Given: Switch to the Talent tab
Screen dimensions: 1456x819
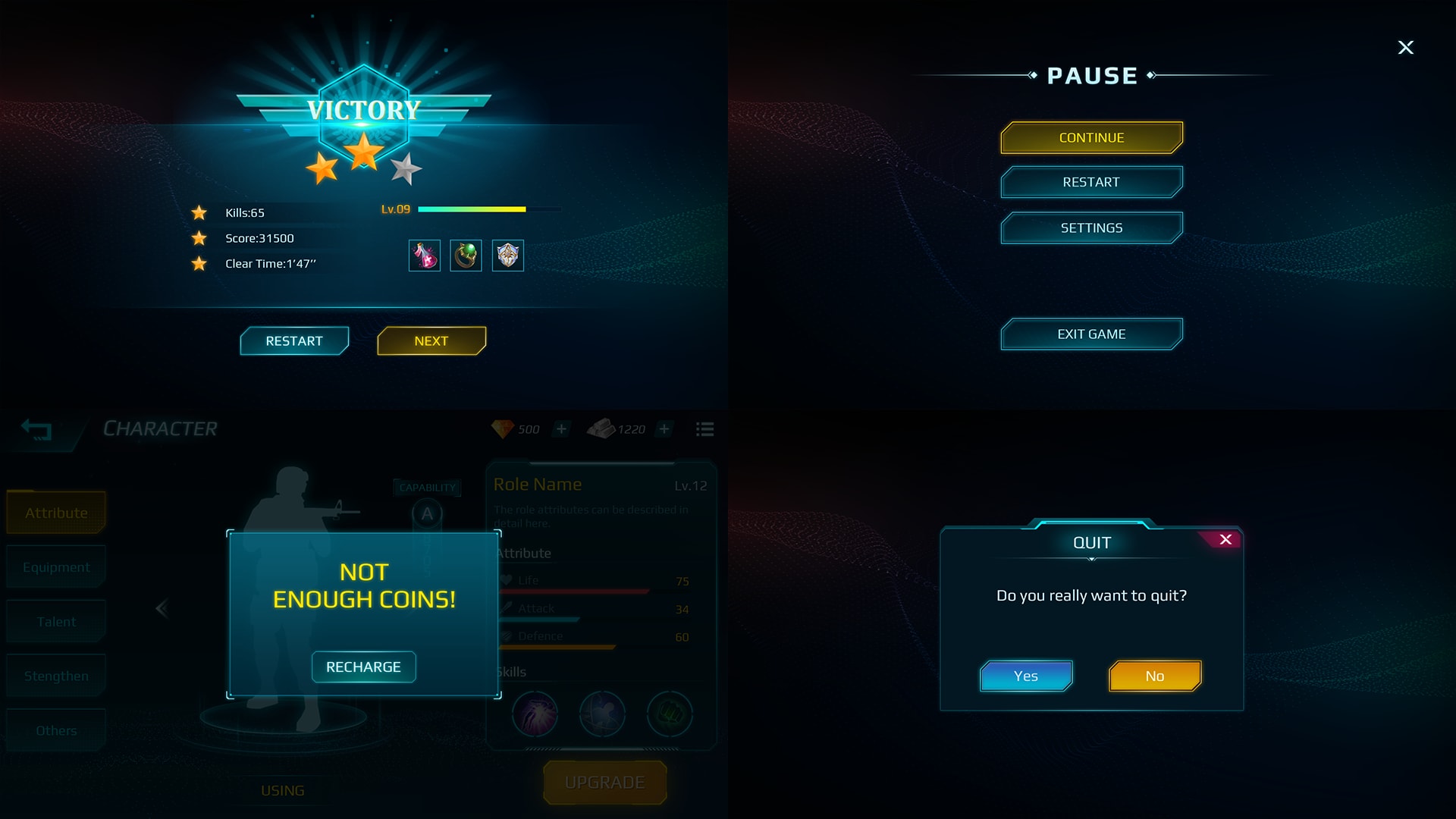Looking at the screenshot, I should pyautogui.click(x=55, y=621).
